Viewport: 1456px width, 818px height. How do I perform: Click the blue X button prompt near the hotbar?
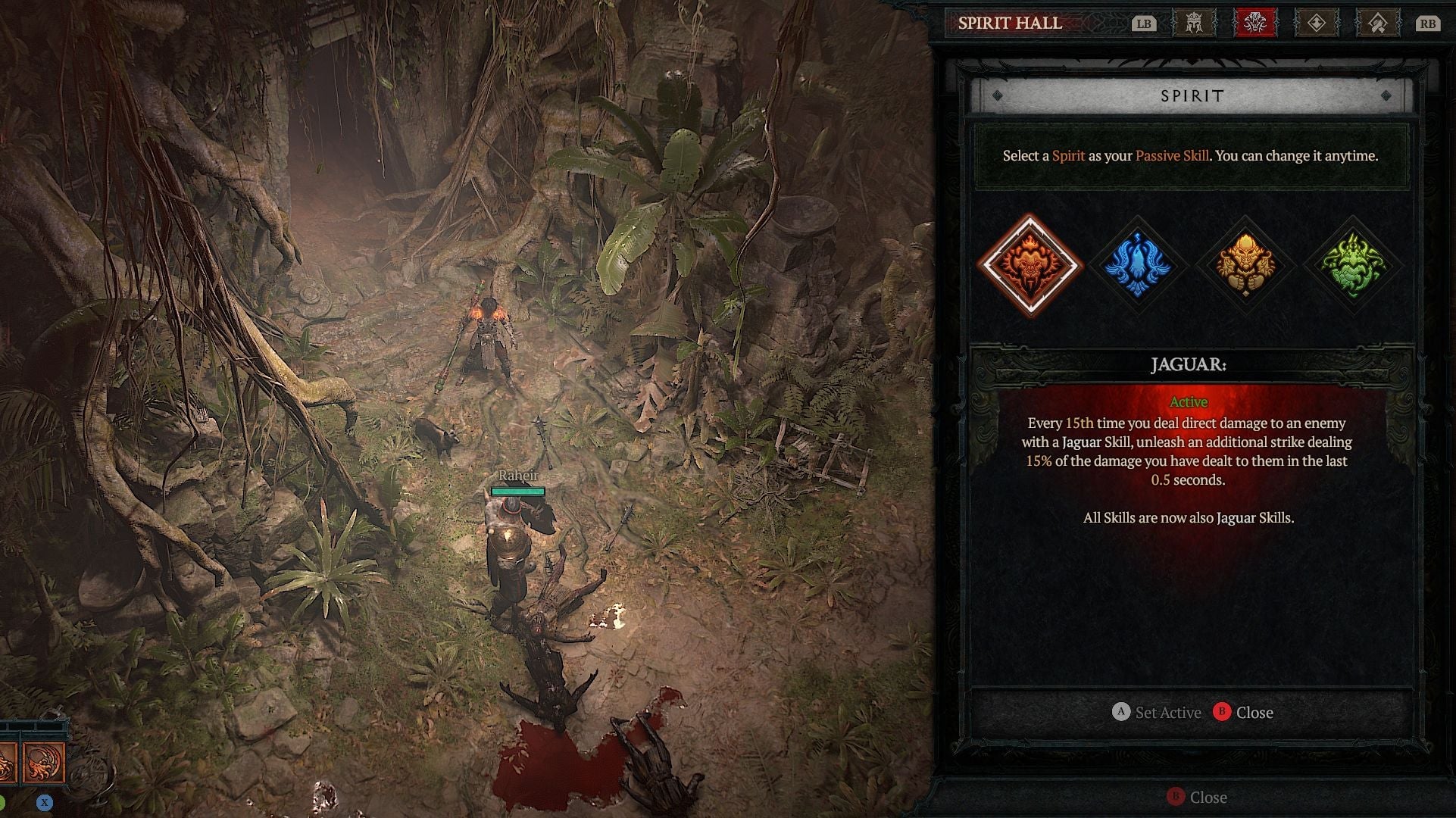click(45, 803)
